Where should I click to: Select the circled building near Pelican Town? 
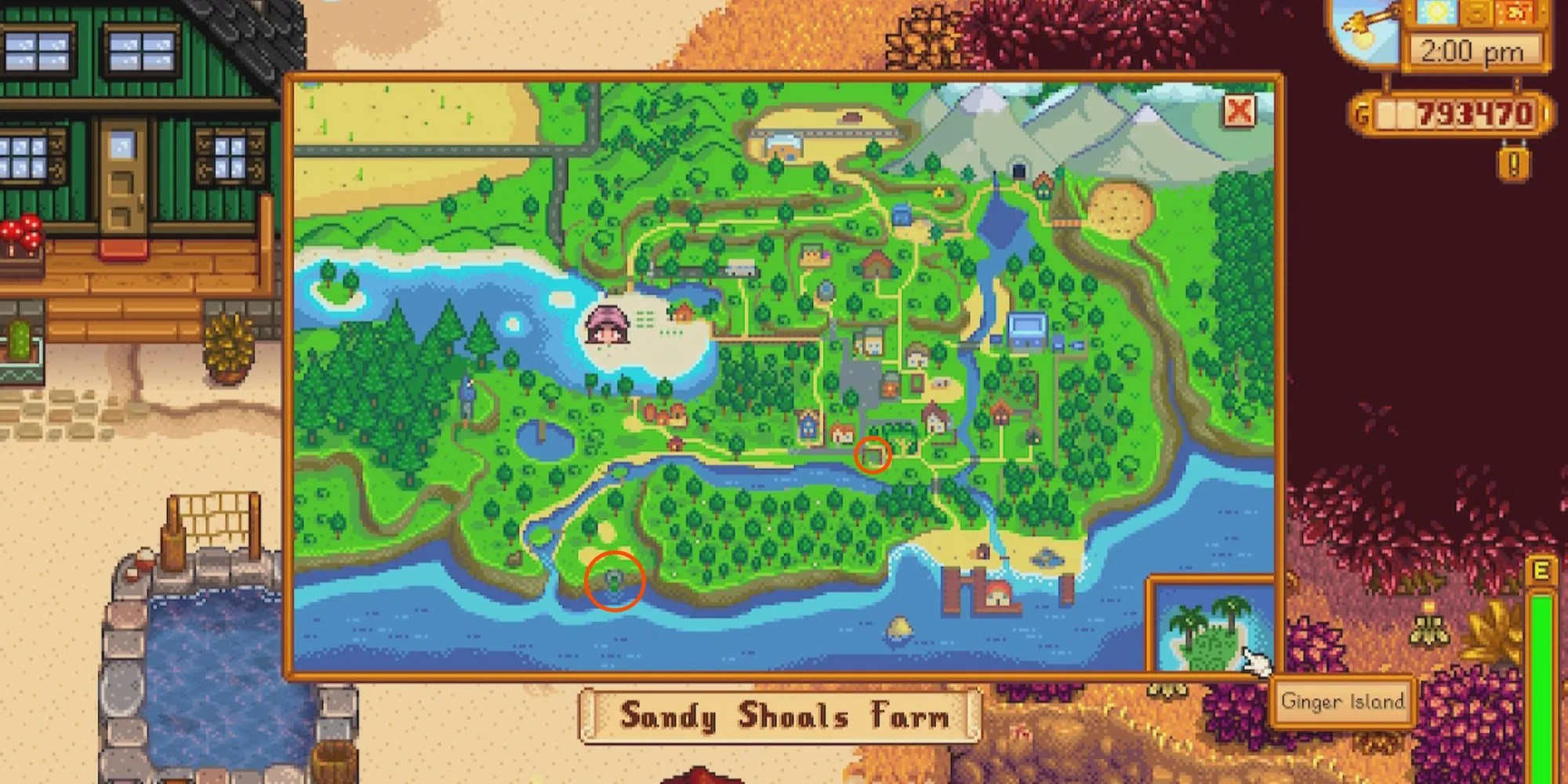(x=873, y=455)
